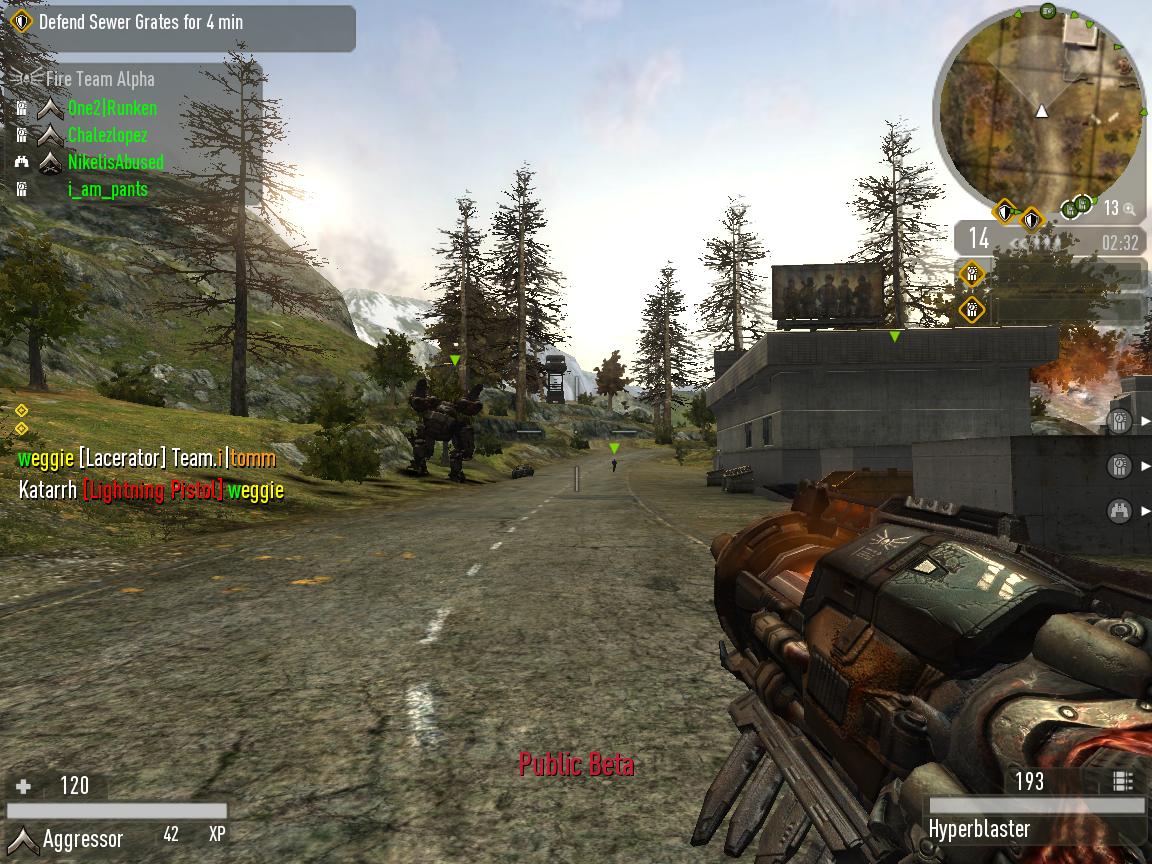Select i_am_pants in the fire team list
The image size is (1152, 864).
pyautogui.click(x=107, y=189)
